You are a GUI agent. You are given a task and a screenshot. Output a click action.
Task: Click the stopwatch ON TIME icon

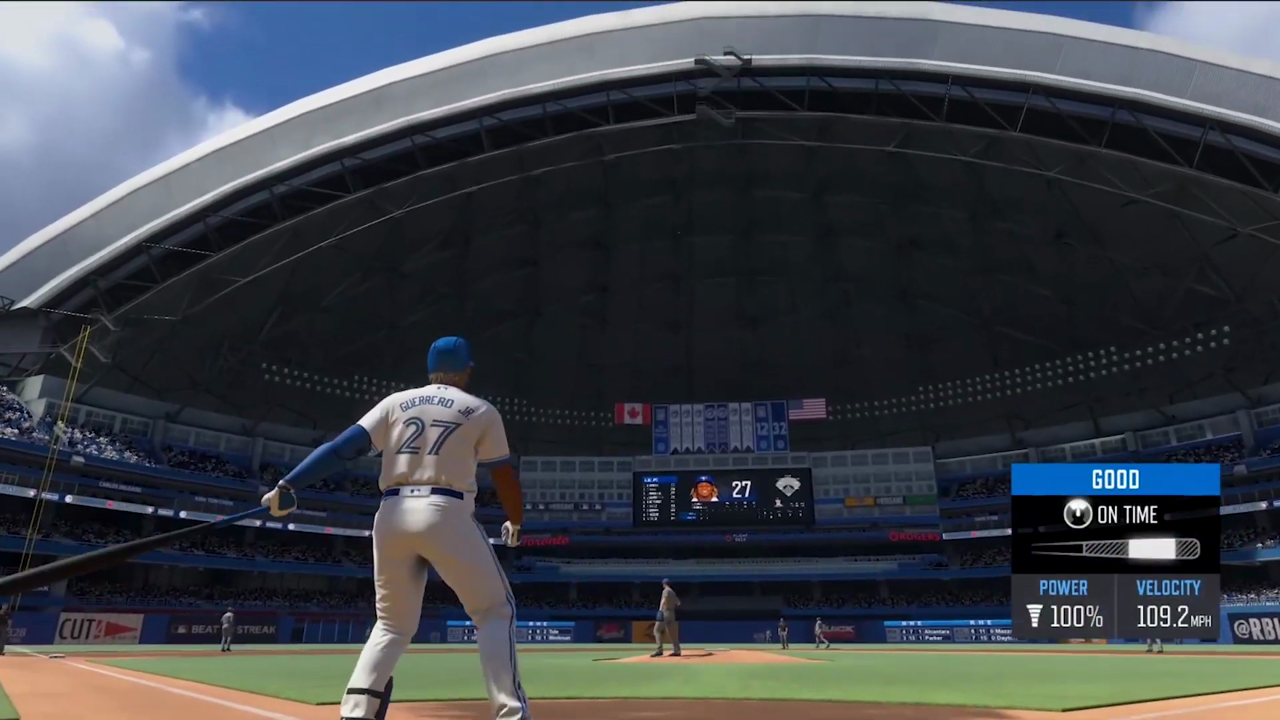click(x=1077, y=514)
